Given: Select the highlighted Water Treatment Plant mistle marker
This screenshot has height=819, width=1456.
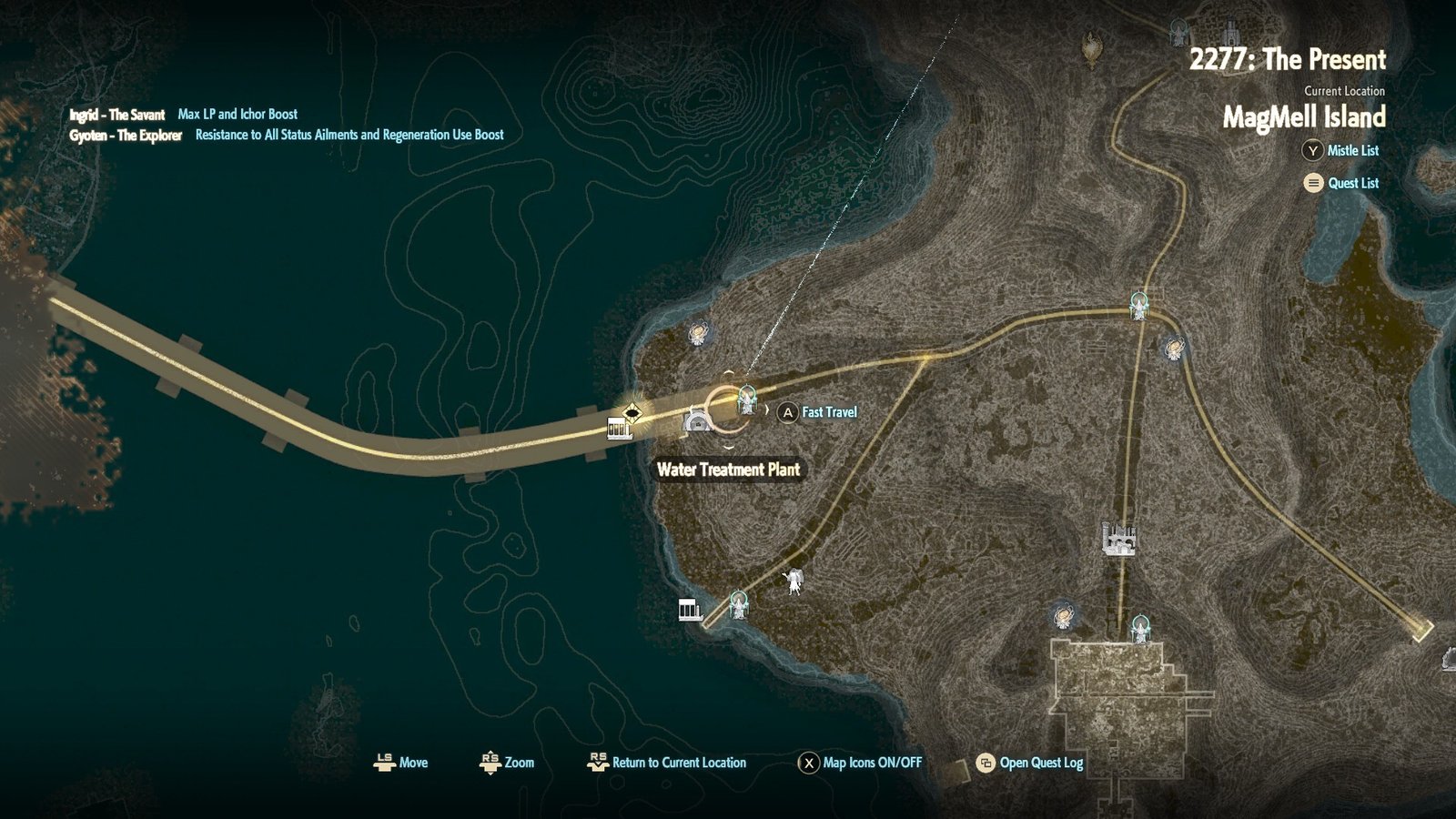Looking at the screenshot, I should click(x=747, y=399).
